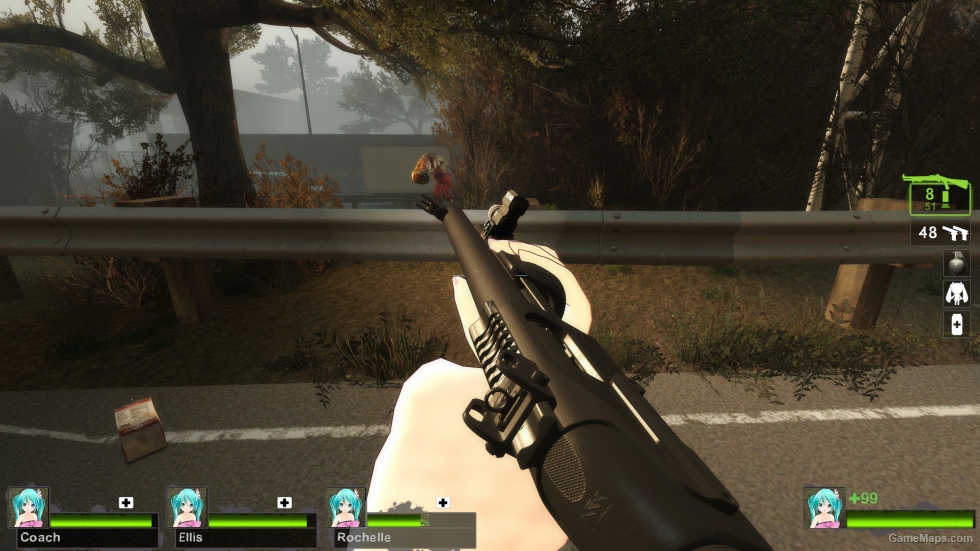This screenshot has width=980, height=551.
Task: Pick the pill bottle slot
Action: coord(956,323)
